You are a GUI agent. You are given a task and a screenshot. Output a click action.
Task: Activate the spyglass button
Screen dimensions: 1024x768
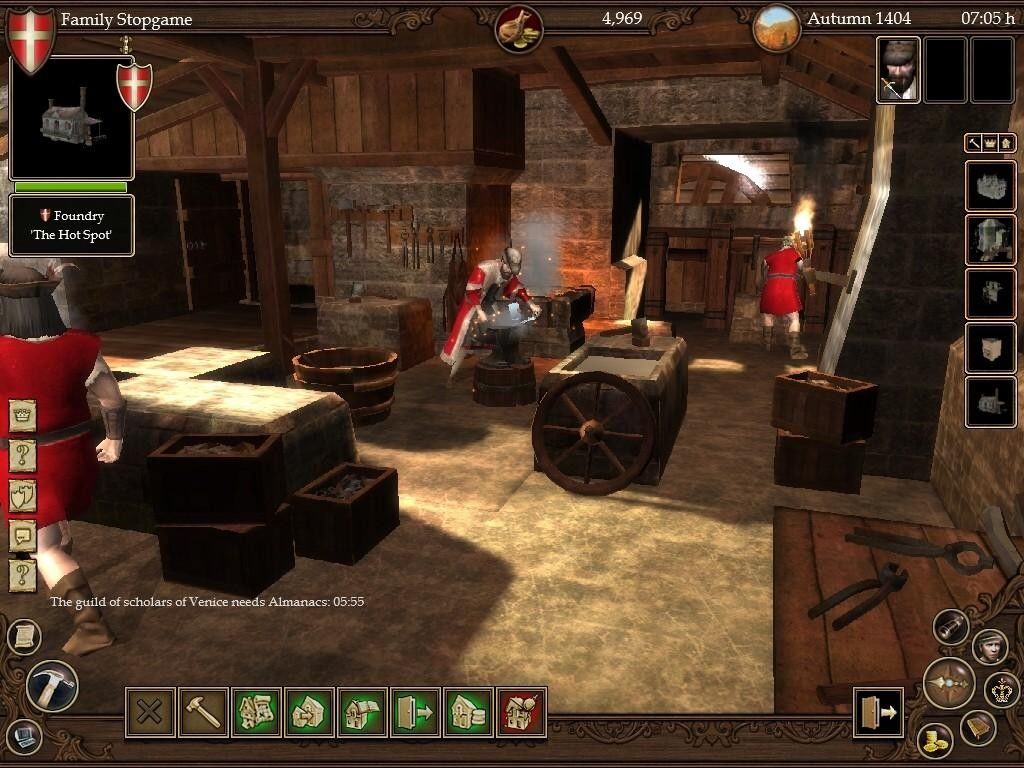click(x=951, y=627)
